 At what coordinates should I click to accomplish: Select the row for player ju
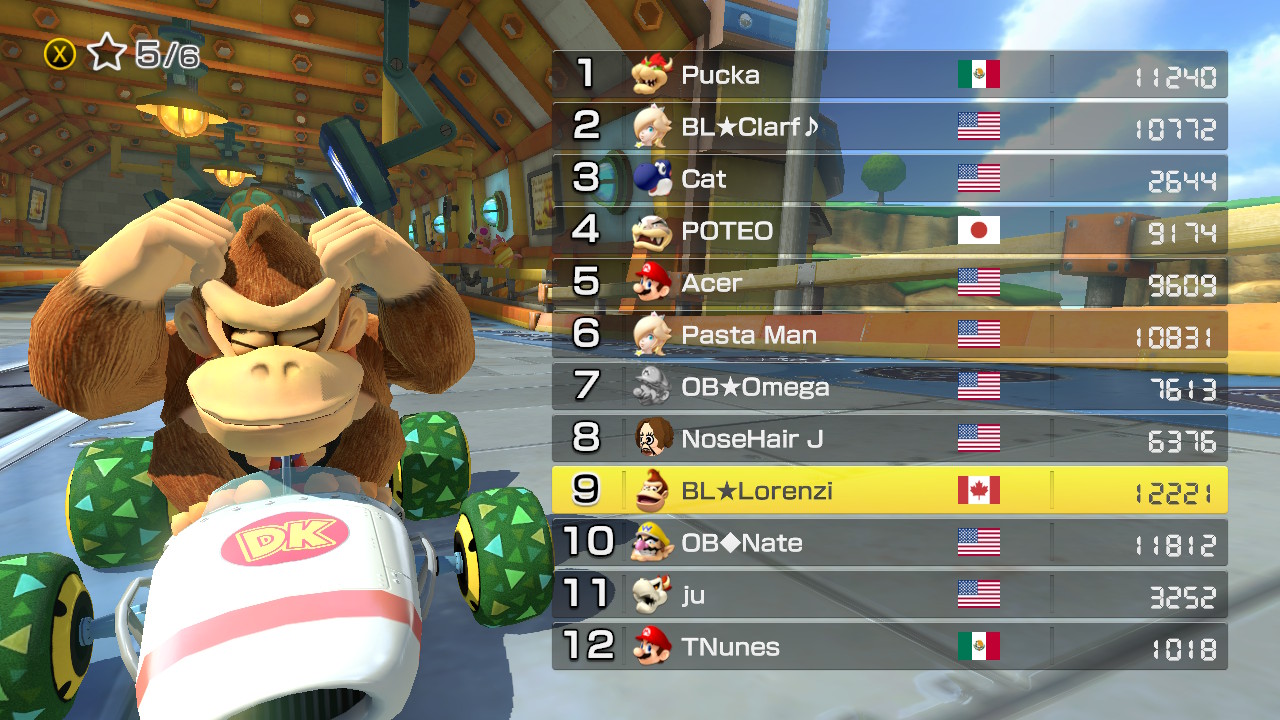point(889,595)
